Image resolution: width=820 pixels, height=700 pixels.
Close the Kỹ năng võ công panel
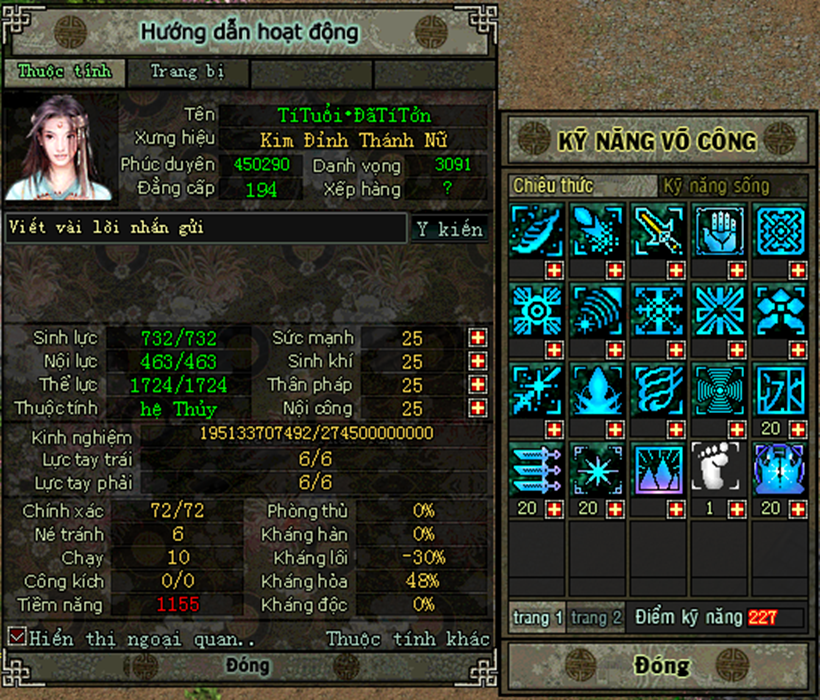661,665
